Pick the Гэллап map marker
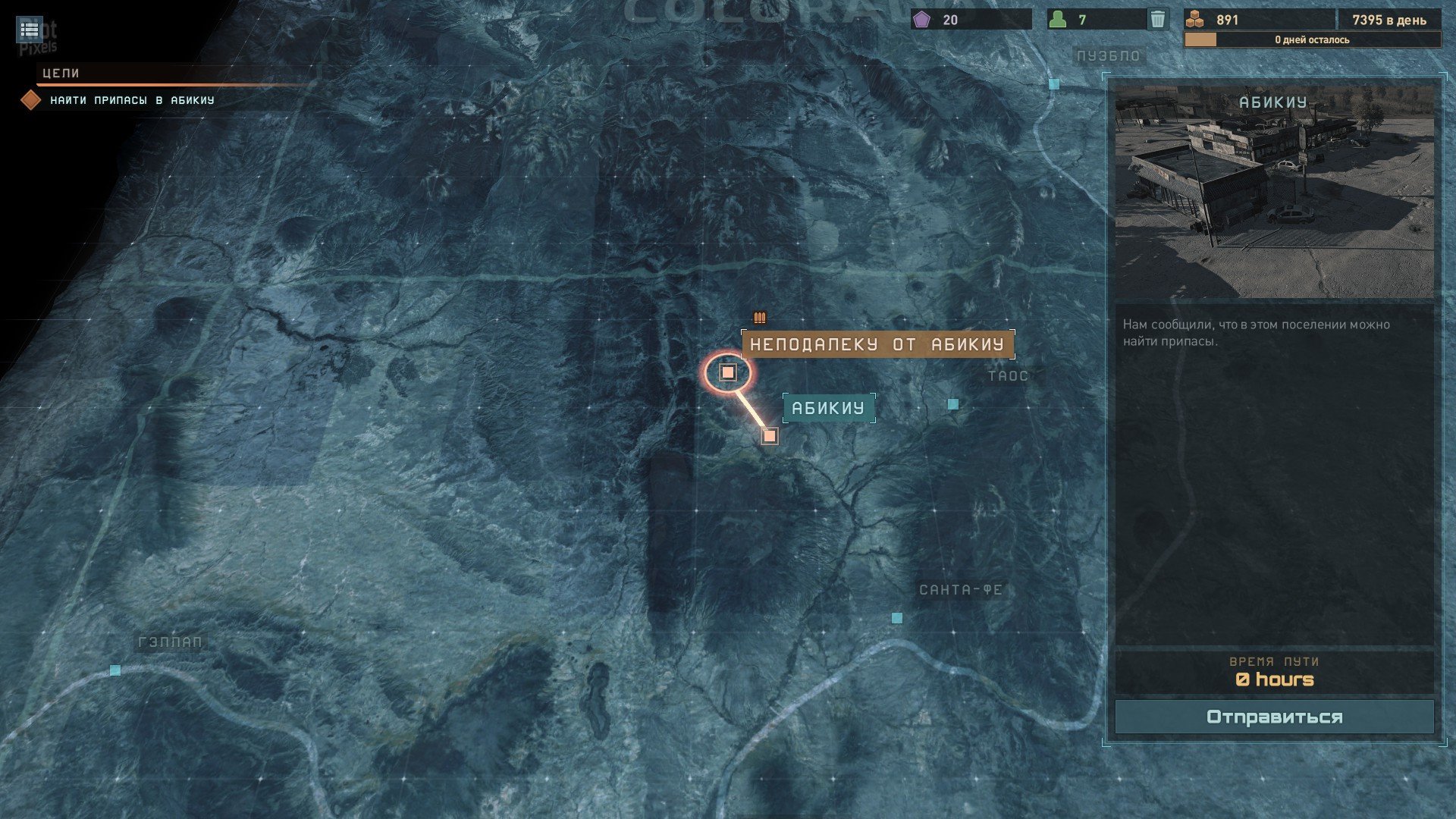Viewport: 1456px width, 819px height. [115, 670]
